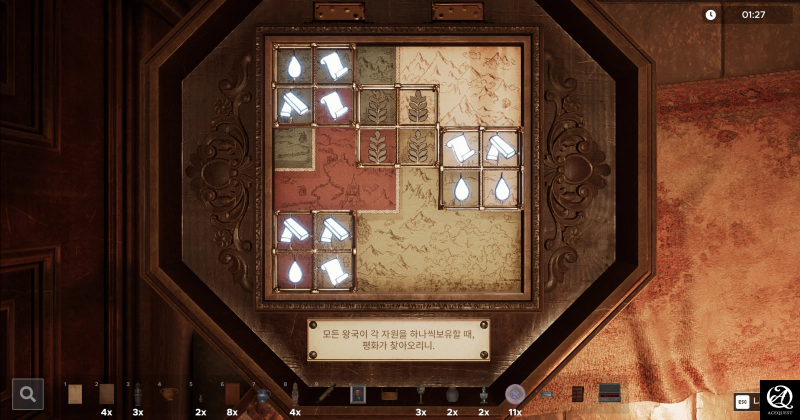Select the dark red book item
This screenshot has width=800, height=420.
[578, 394]
